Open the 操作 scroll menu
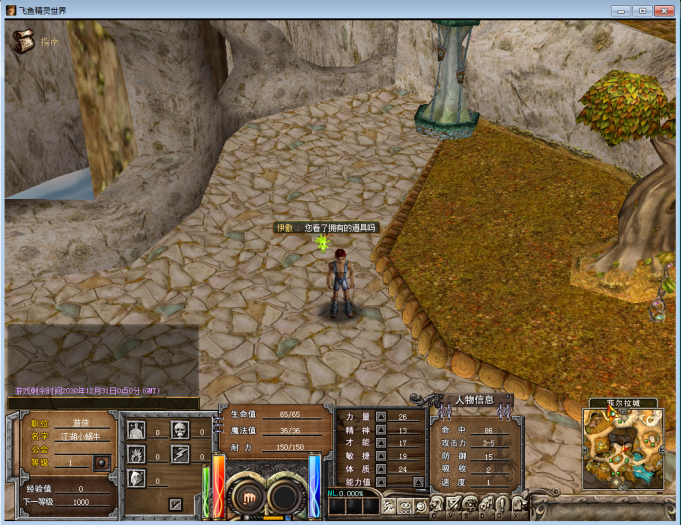The image size is (681, 525). click(x=23, y=42)
